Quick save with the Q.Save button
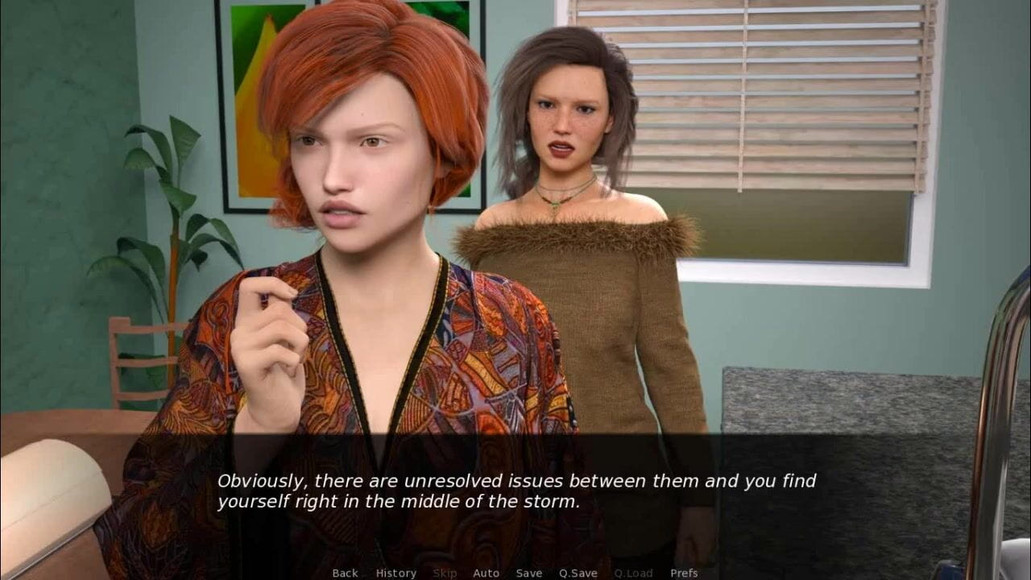The height and width of the screenshot is (580, 1031). tap(578, 573)
